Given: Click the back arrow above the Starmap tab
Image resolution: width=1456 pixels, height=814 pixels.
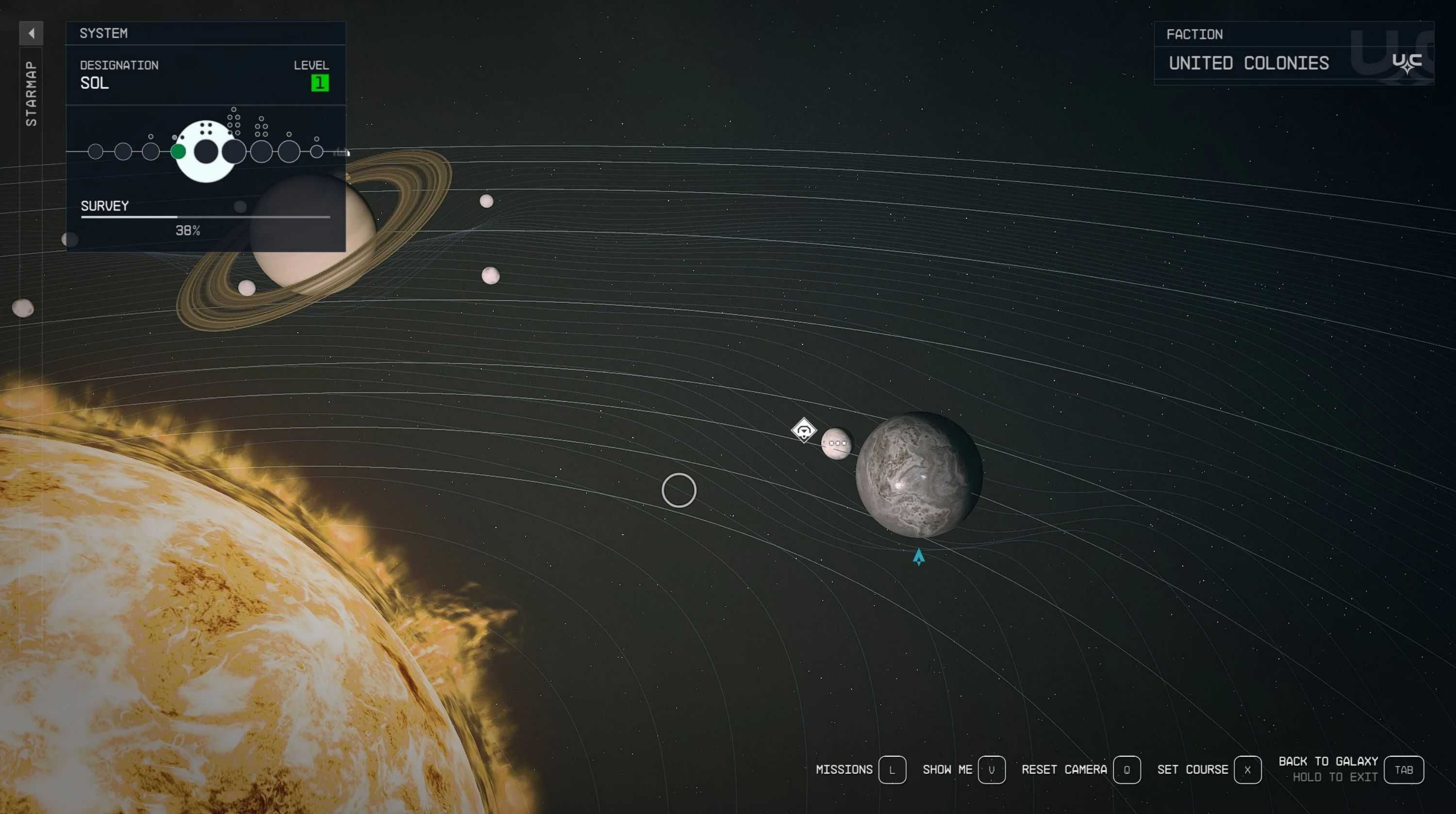Looking at the screenshot, I should coord(31,33).
